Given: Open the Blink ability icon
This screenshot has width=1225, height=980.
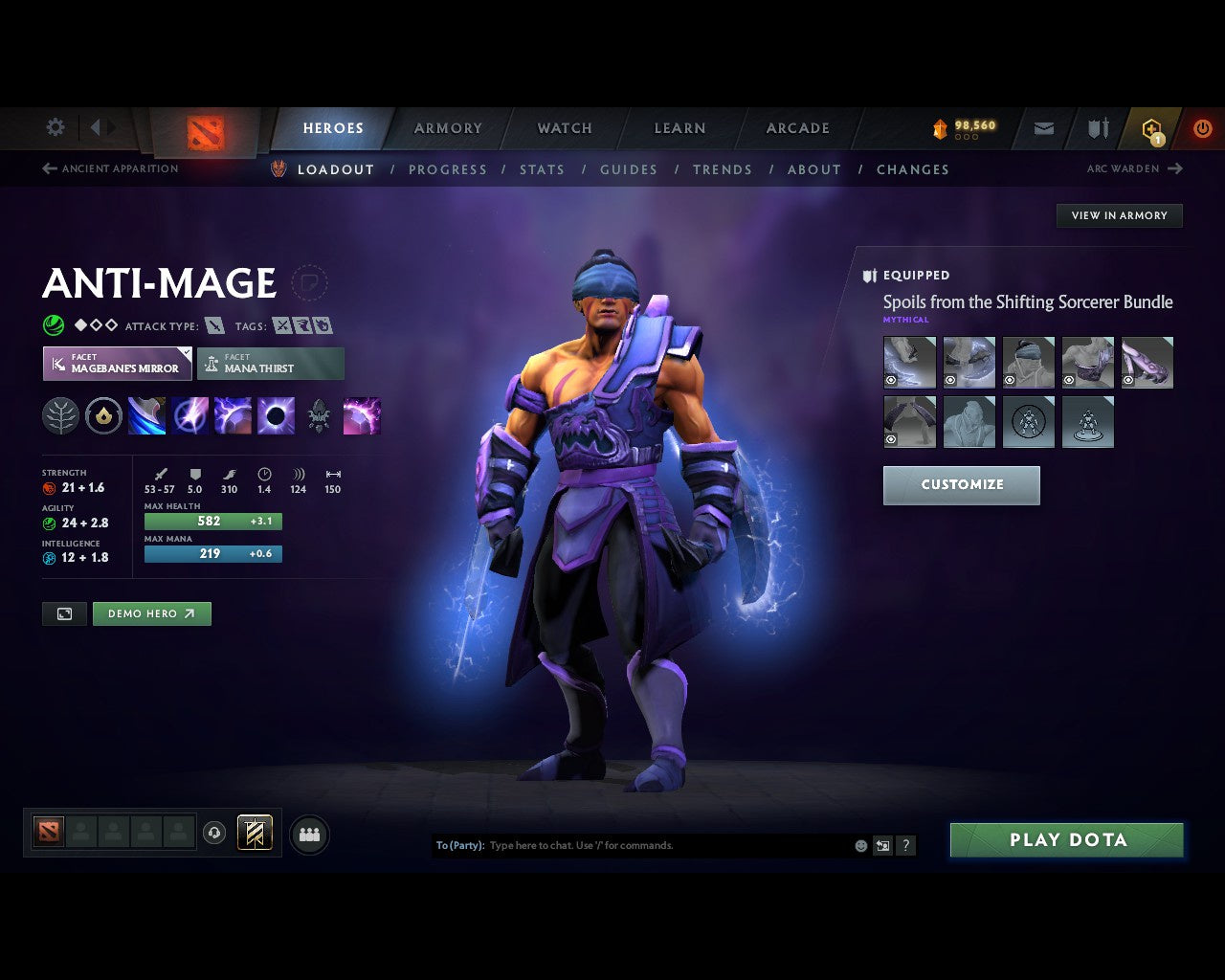Looking at the screenshot, I should pos(190,415).
